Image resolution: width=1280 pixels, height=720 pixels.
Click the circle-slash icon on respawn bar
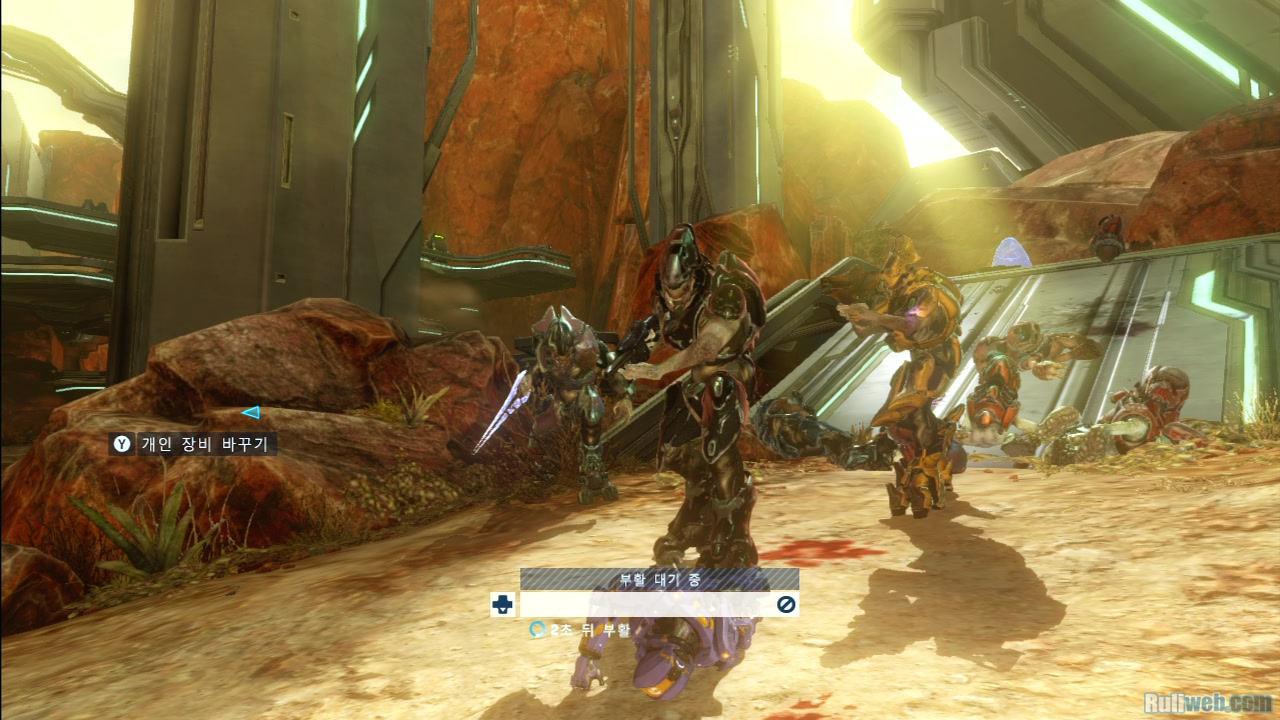coord(786,604)
